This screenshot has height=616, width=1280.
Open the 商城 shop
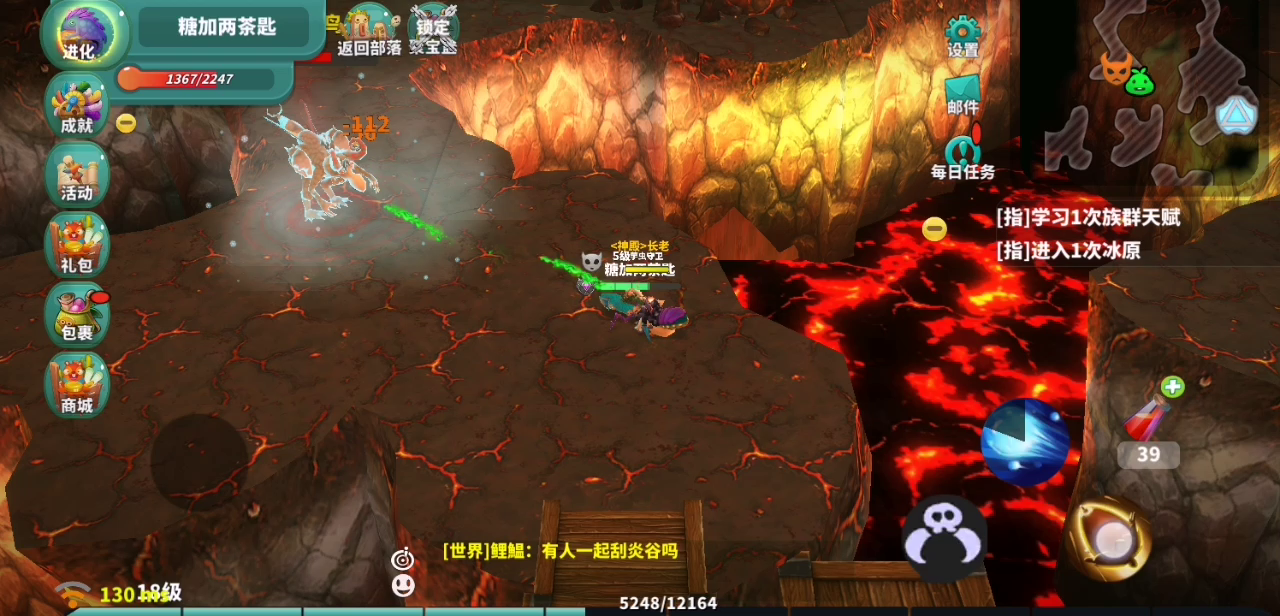[x=77, y=385]
